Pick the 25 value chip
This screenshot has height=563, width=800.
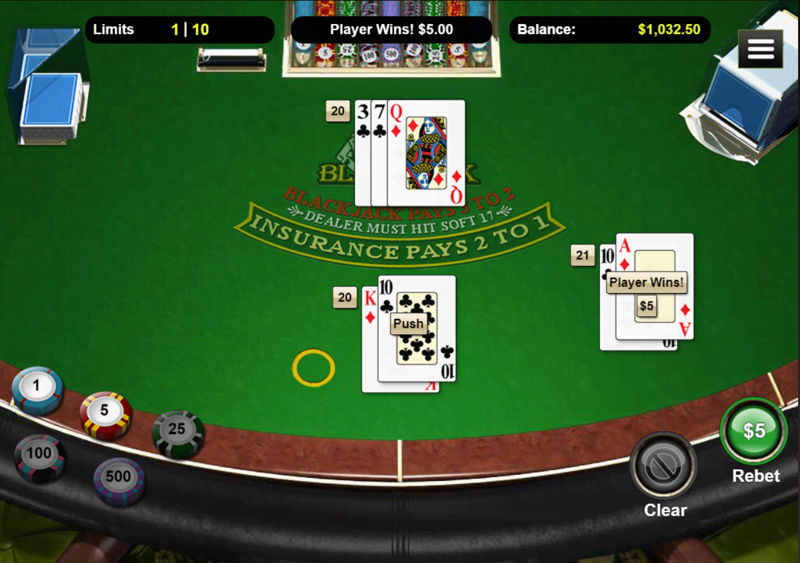click(178, 432)
